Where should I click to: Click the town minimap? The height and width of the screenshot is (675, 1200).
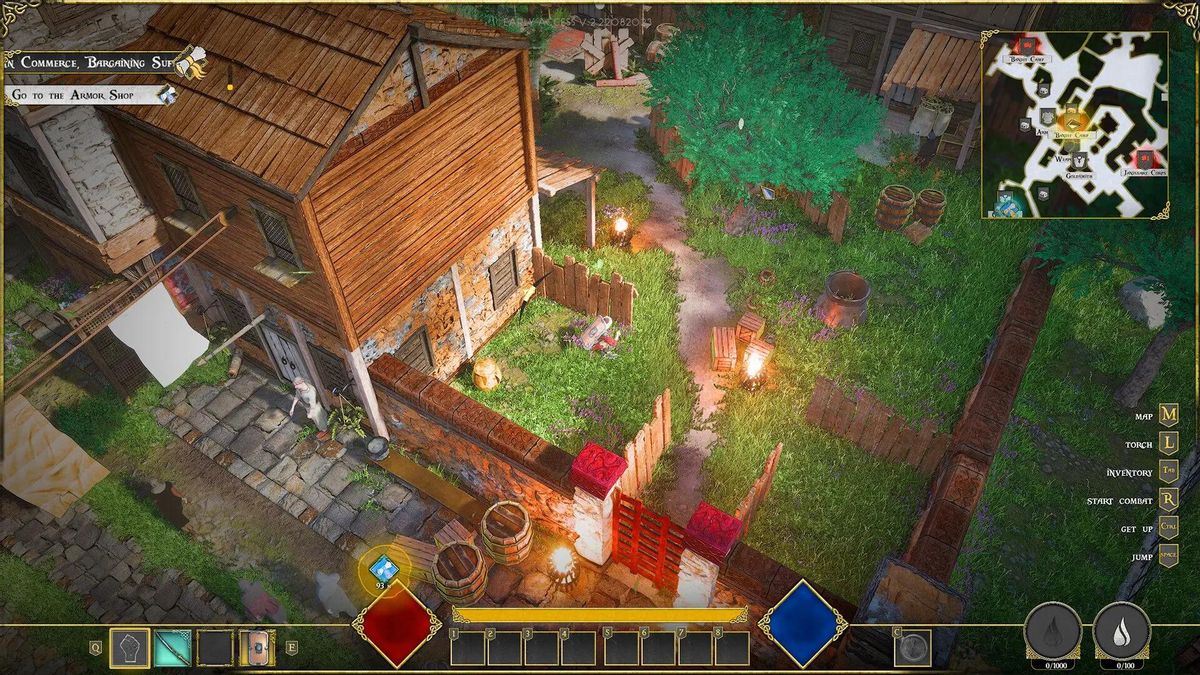click(x=1075, y=125)
